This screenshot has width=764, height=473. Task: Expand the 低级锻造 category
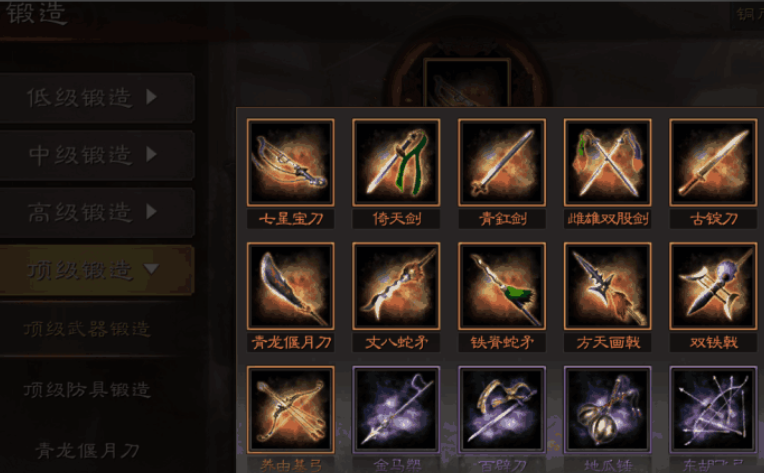pos(96,98)
